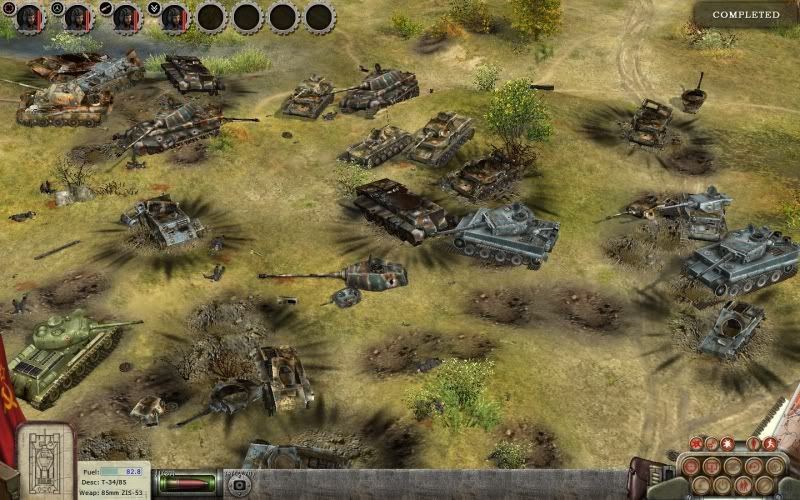Select the crew portrait with shell badge

pyautogui.click(x=125, y=17)
